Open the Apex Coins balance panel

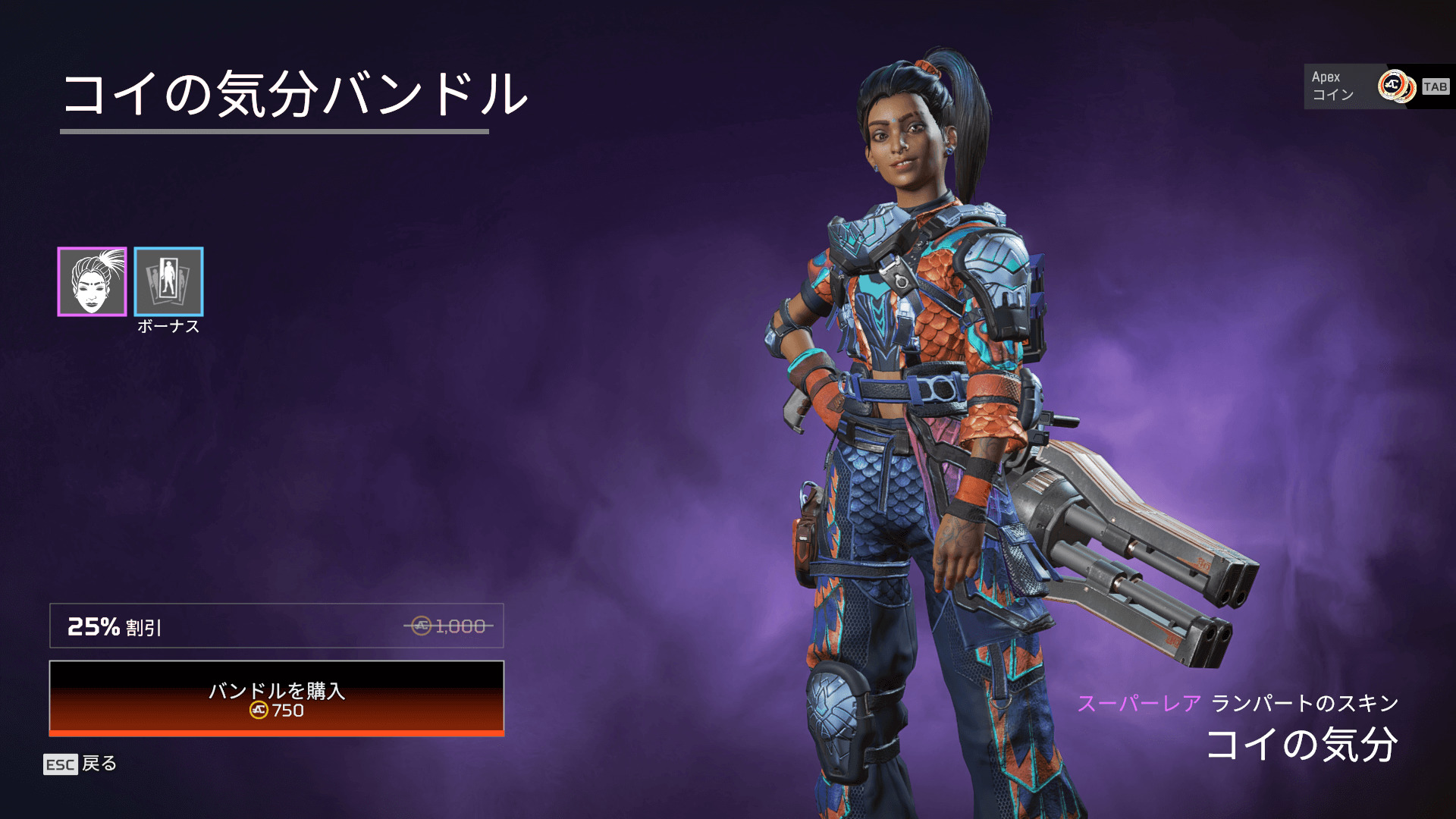point(1378,86)
